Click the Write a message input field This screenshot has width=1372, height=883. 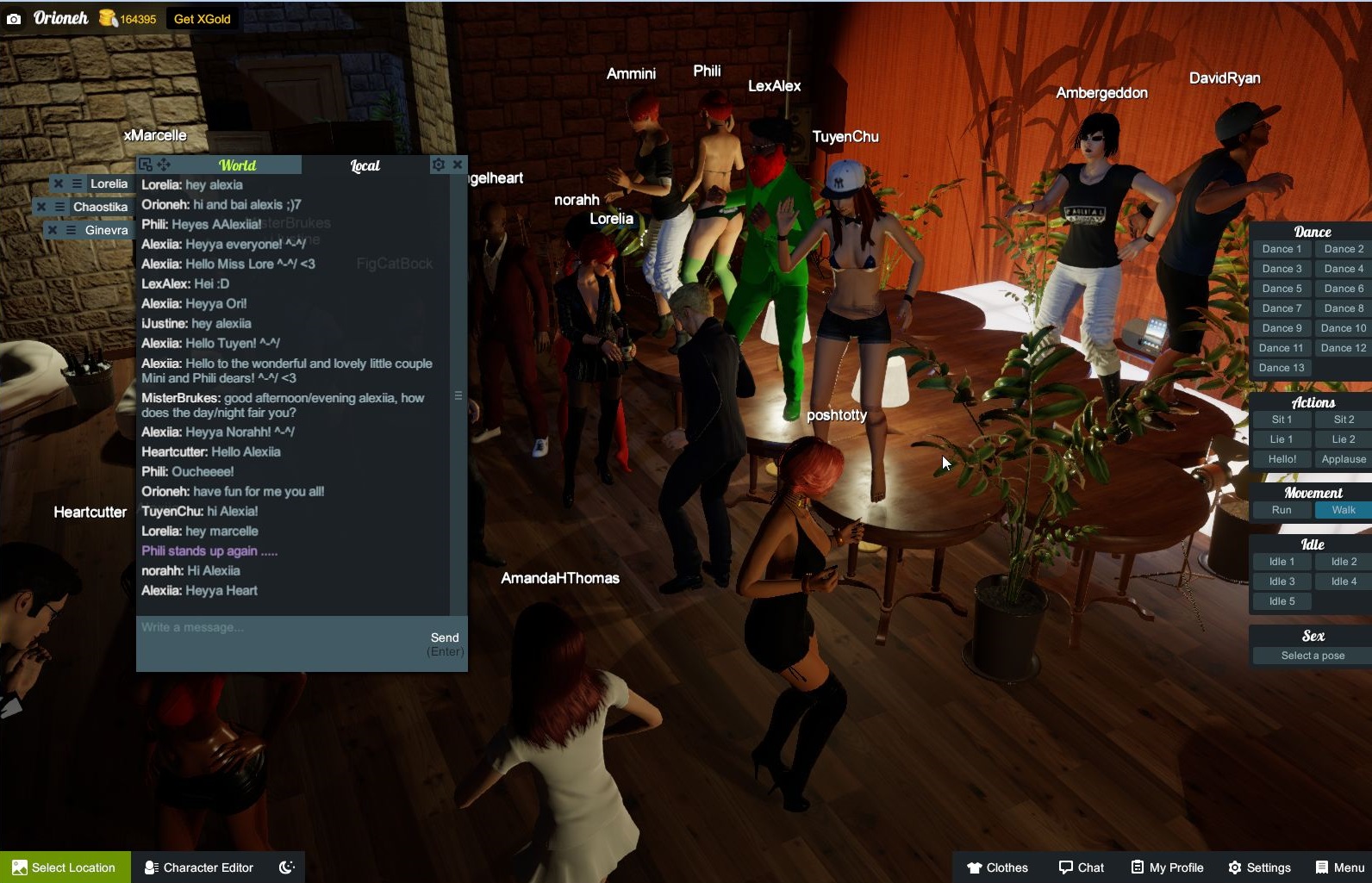(x=259, y=627)
